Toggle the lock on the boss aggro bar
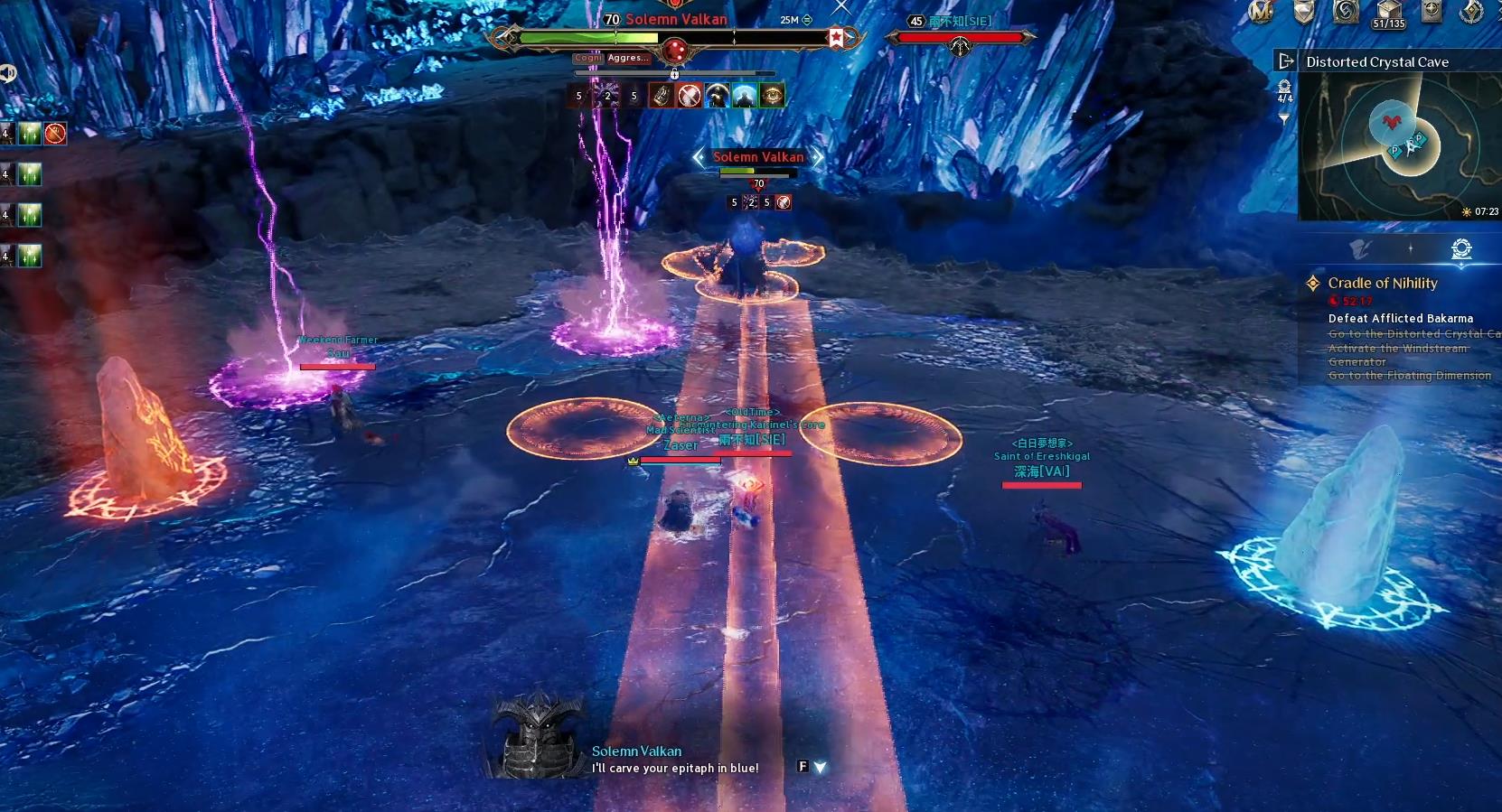This screenshot has width=1502, height=812. 674,74
